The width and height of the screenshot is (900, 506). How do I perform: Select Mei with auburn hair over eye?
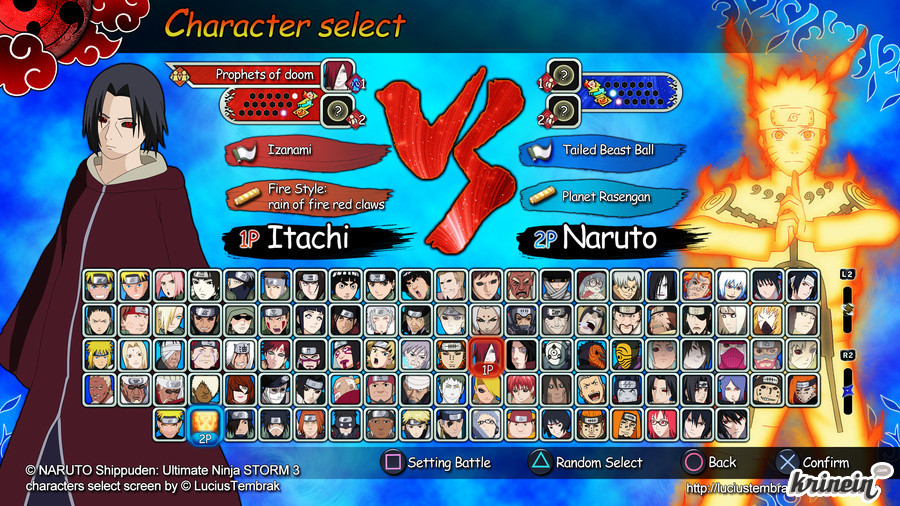click(x=240, y=389)
